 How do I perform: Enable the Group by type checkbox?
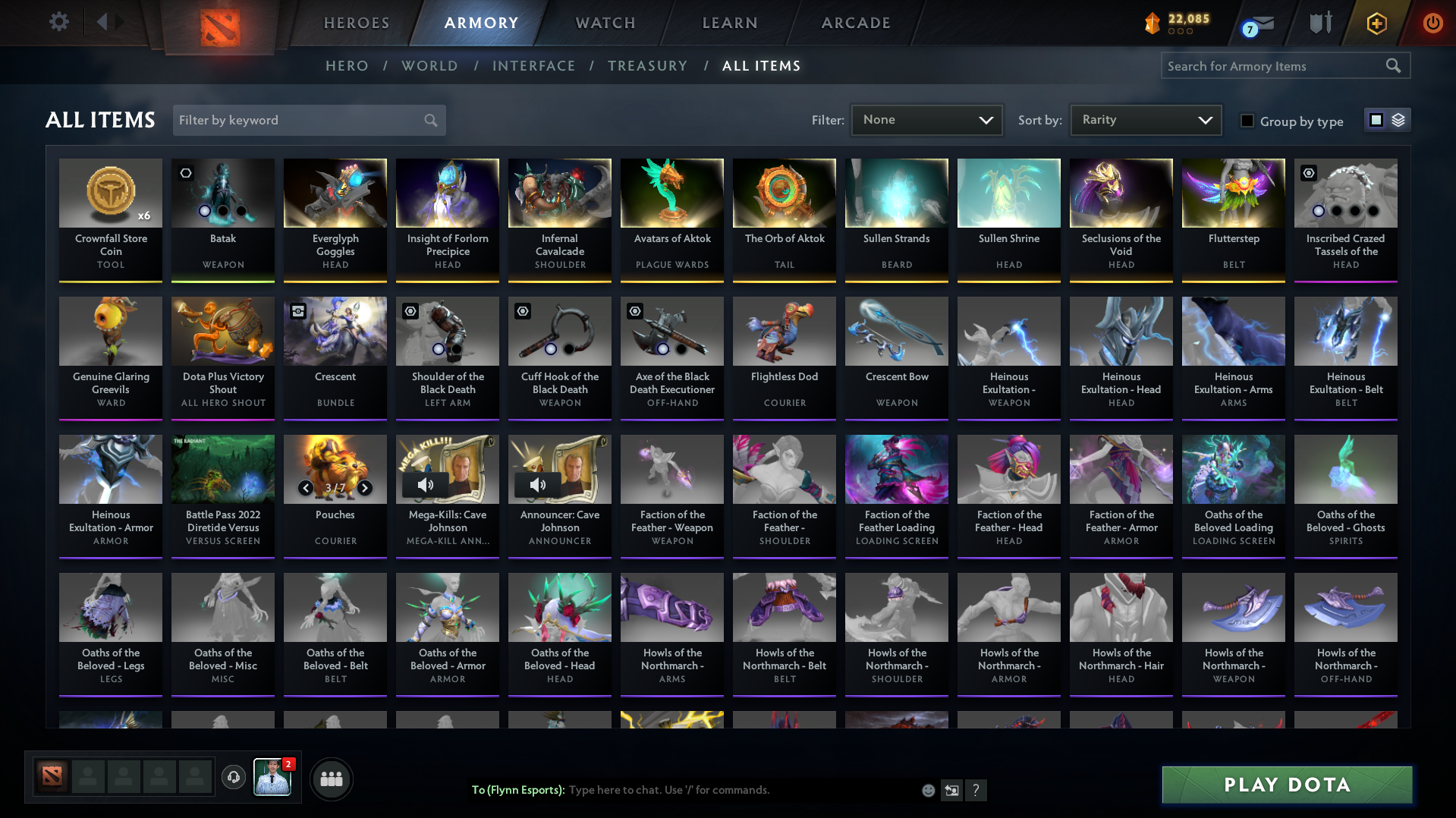click(x=1247, y=121)
